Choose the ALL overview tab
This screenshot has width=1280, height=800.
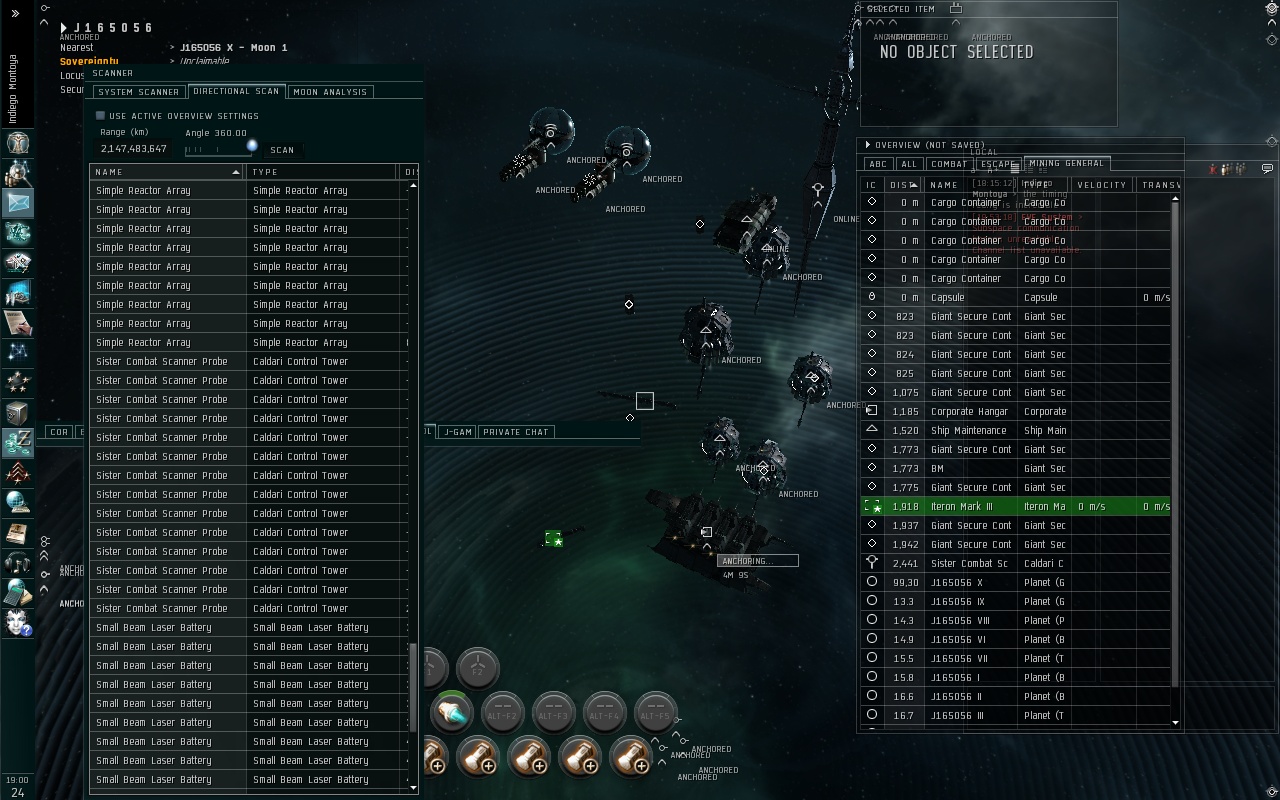pos(909,164)
